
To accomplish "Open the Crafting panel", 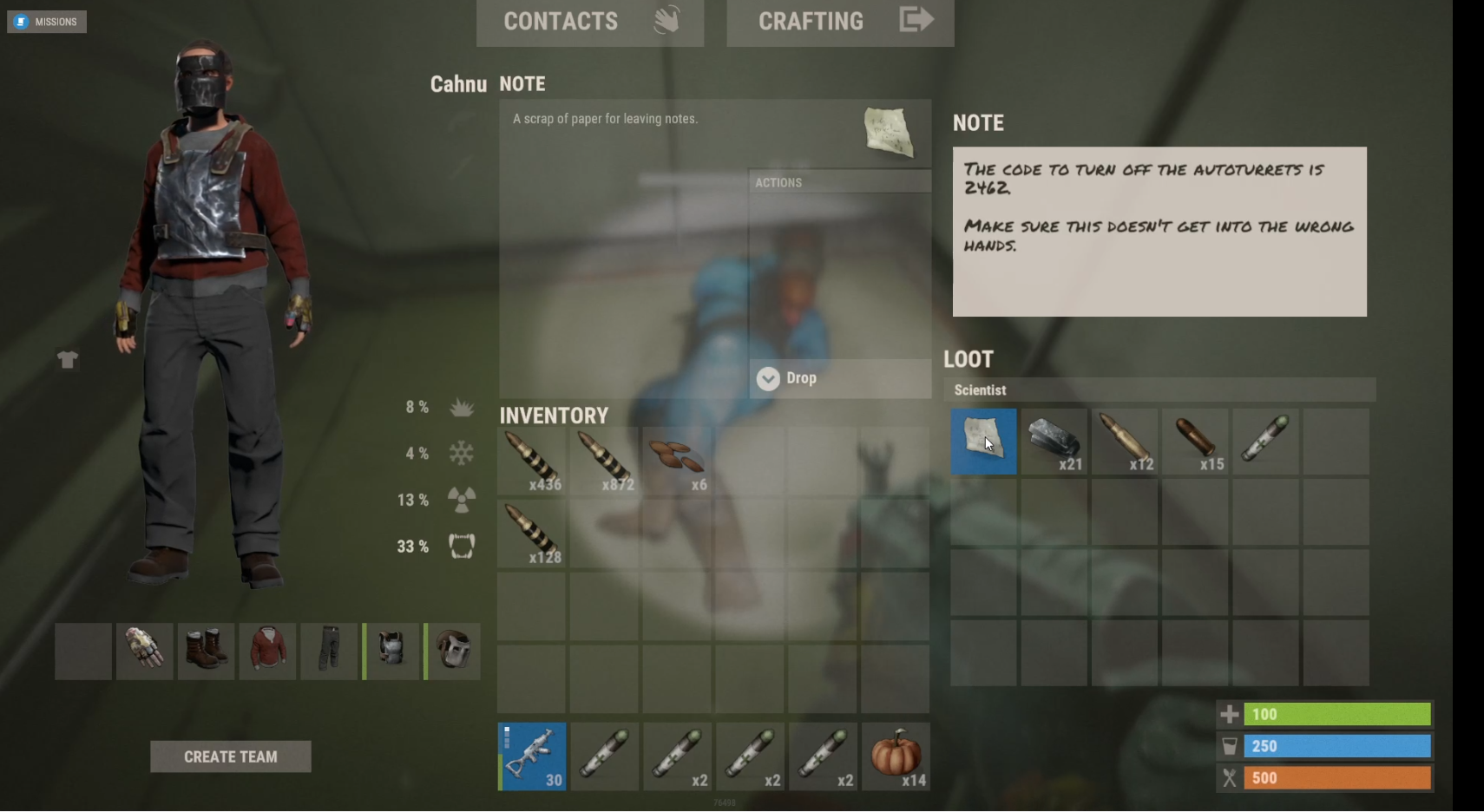I will [x=840, y=22].
